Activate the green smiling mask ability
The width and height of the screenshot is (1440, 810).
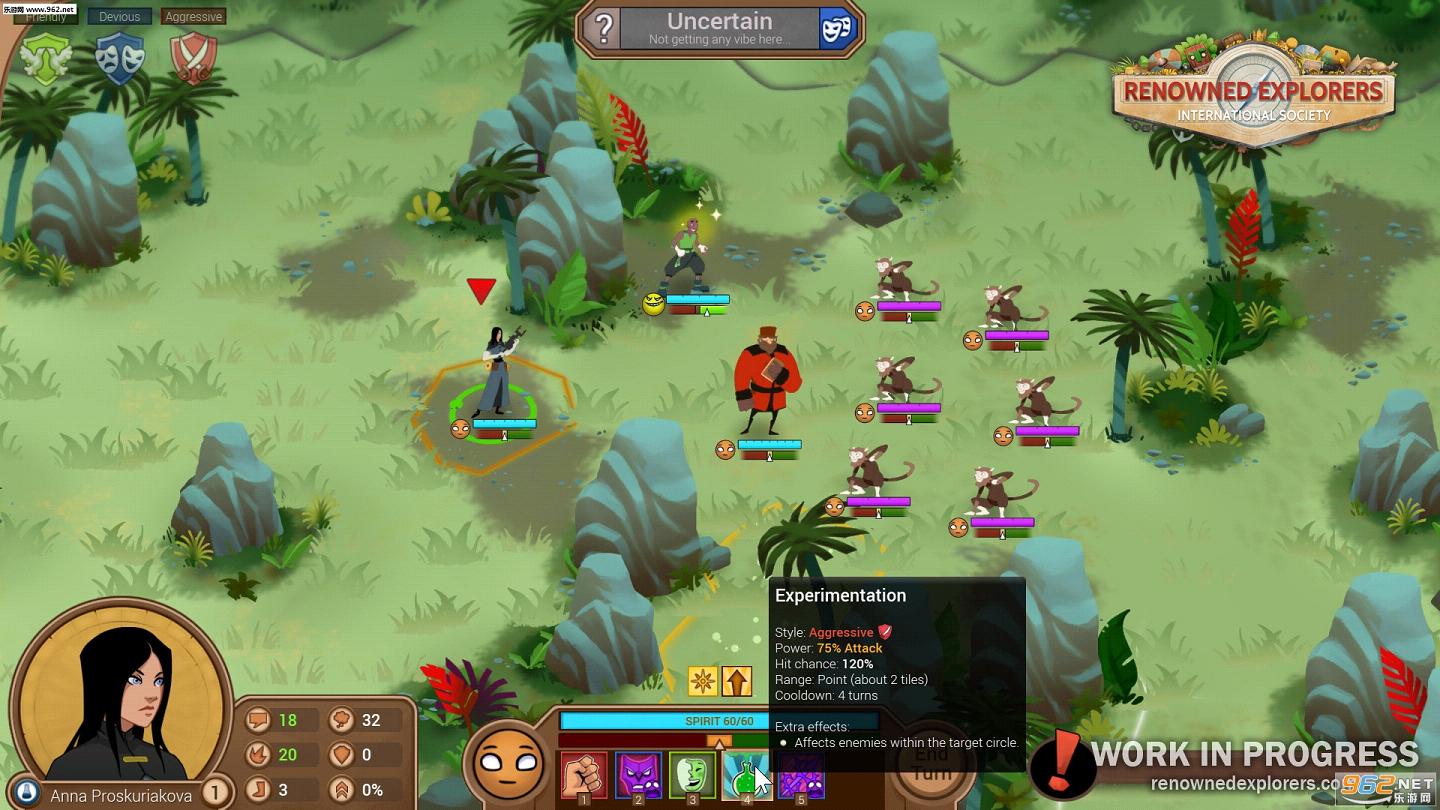pos(692,776)
